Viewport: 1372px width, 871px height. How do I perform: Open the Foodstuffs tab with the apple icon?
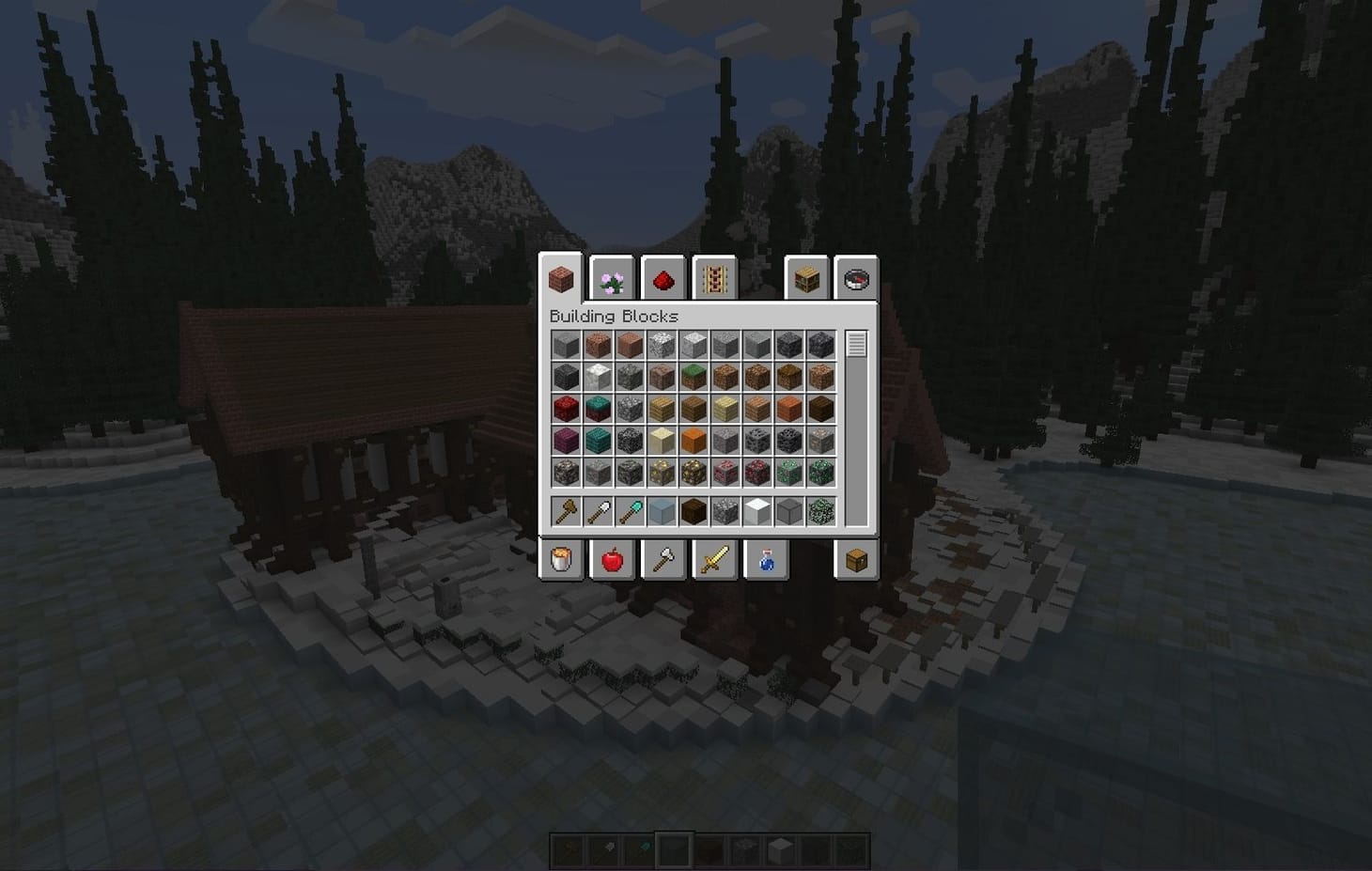(613, 559)
